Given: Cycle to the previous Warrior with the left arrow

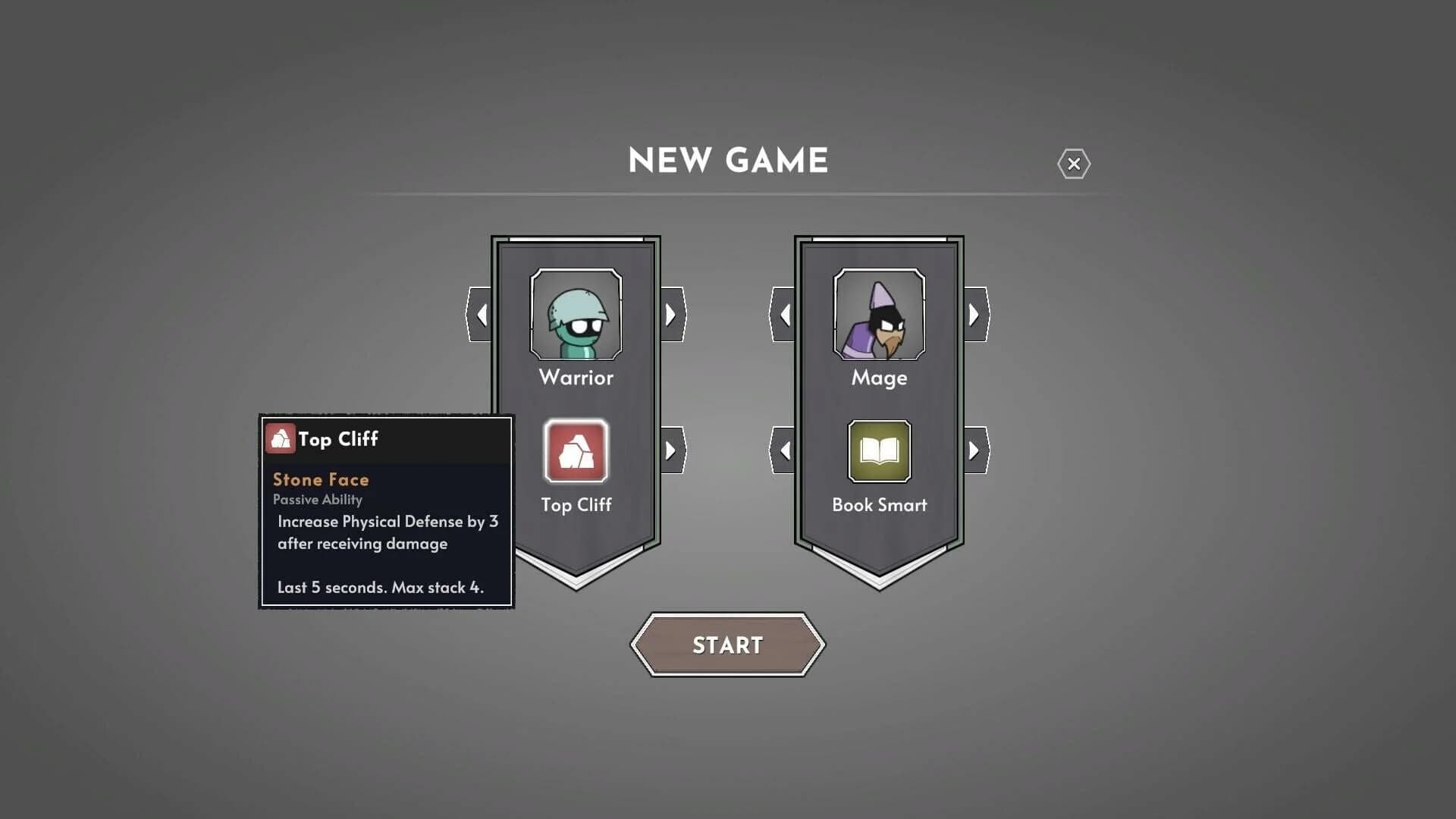Looking at the screenshot, I should click(482, 314).
